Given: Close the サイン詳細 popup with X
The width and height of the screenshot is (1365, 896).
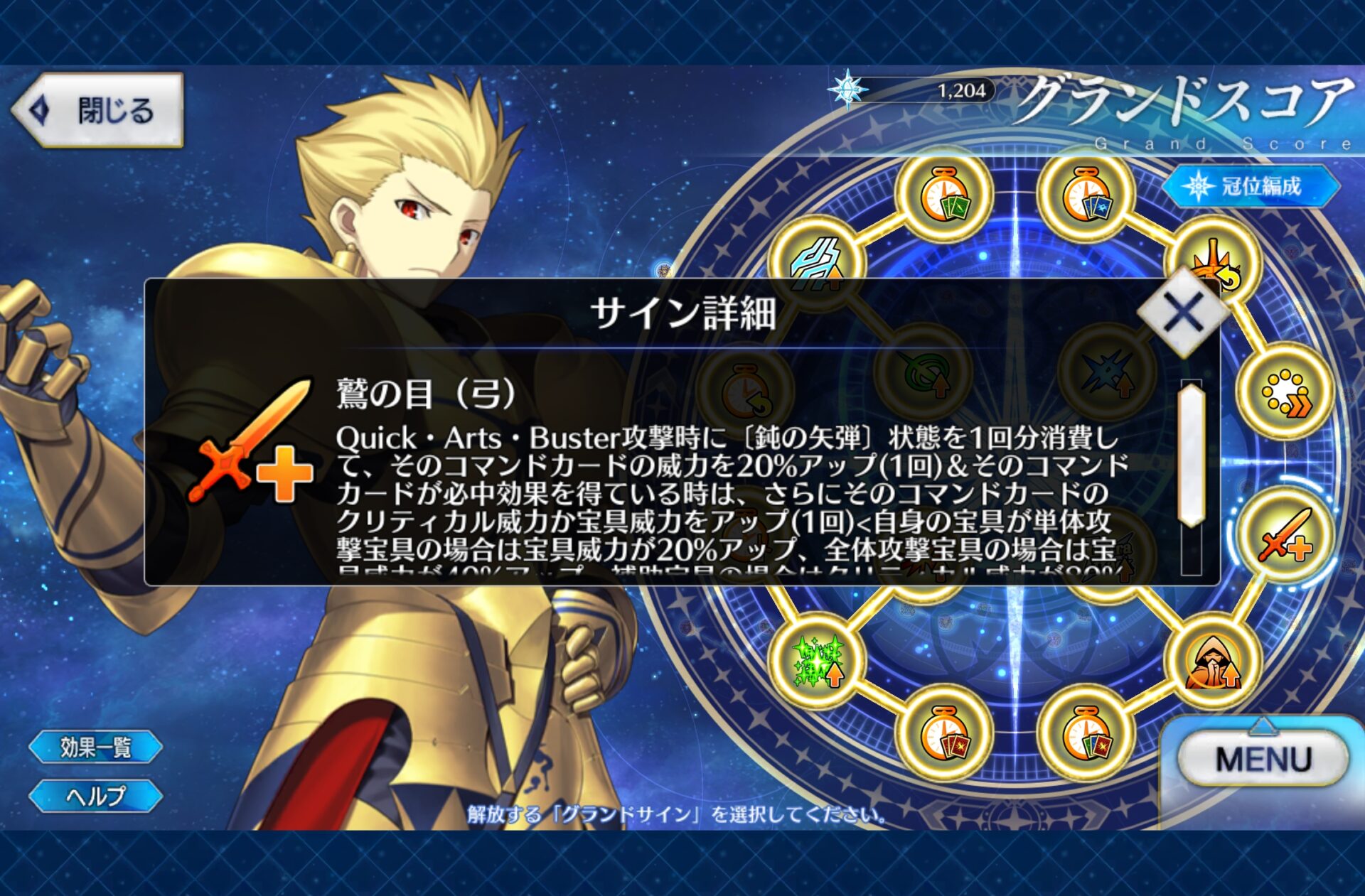Looking at the screenshot, I should click(x=1183, y=312).
